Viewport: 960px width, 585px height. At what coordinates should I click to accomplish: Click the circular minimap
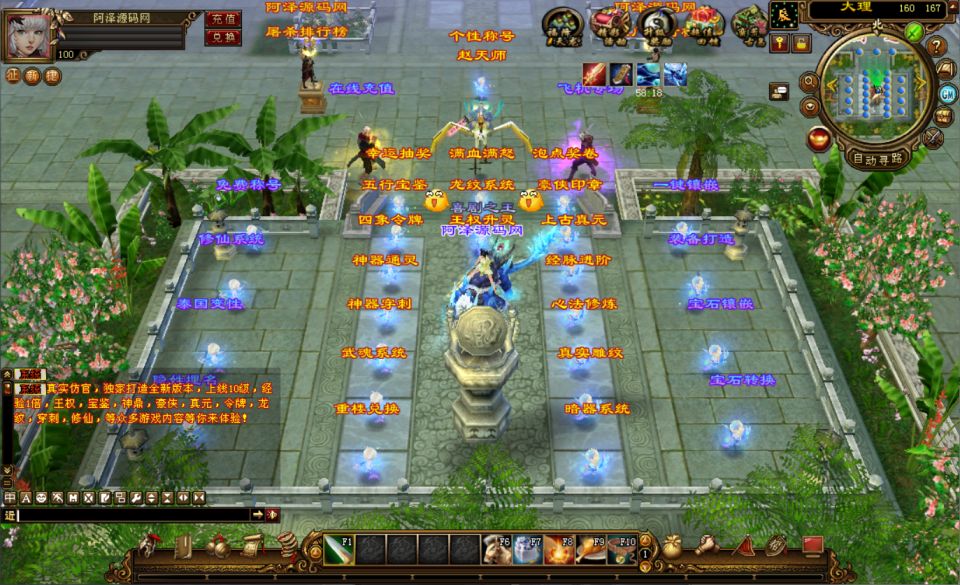pyautogui.click(x=874, y=92)
